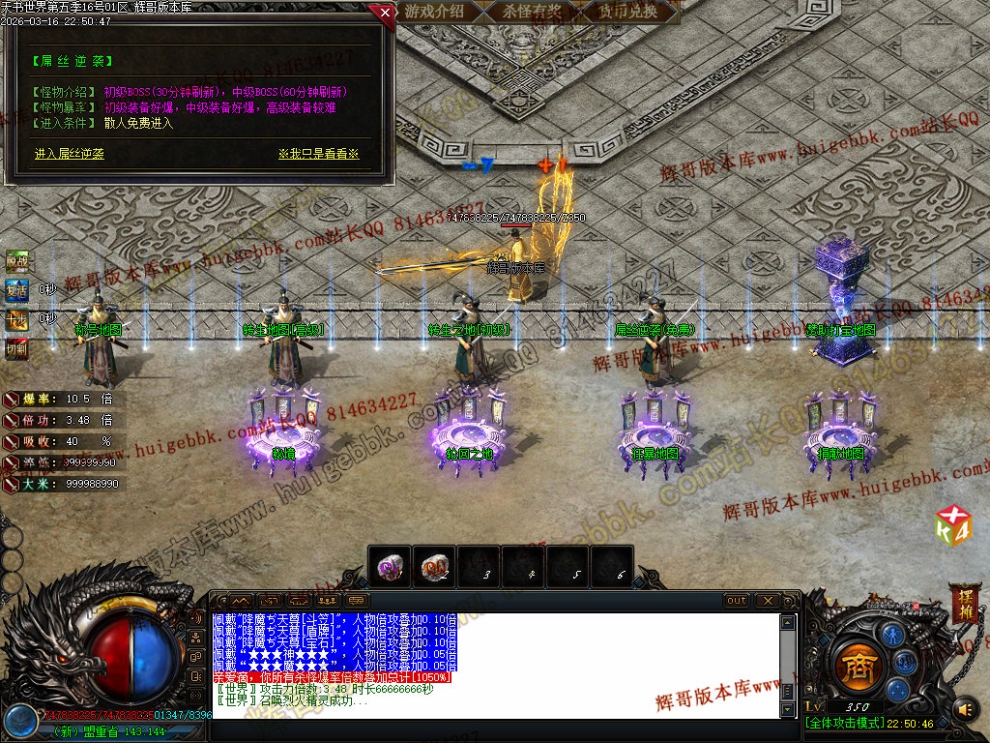Viewport: 990px width, 743px height.
Task: Activate the 酣战 skill icon
Action: point(17,261)
